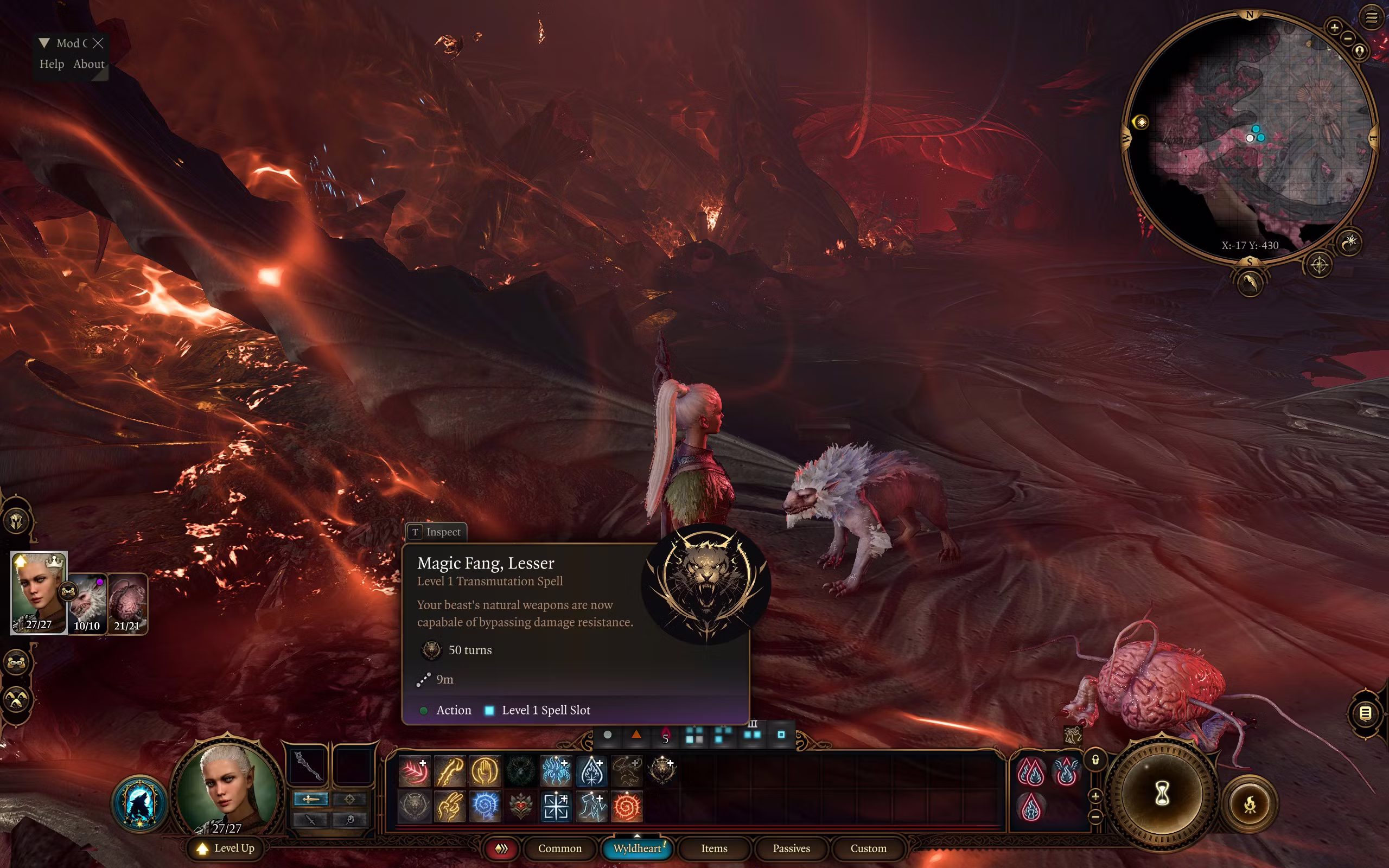Open the main menu hamburger button
The width and height of the screenshot is (1389, 868).
[x=1372, y=18]
